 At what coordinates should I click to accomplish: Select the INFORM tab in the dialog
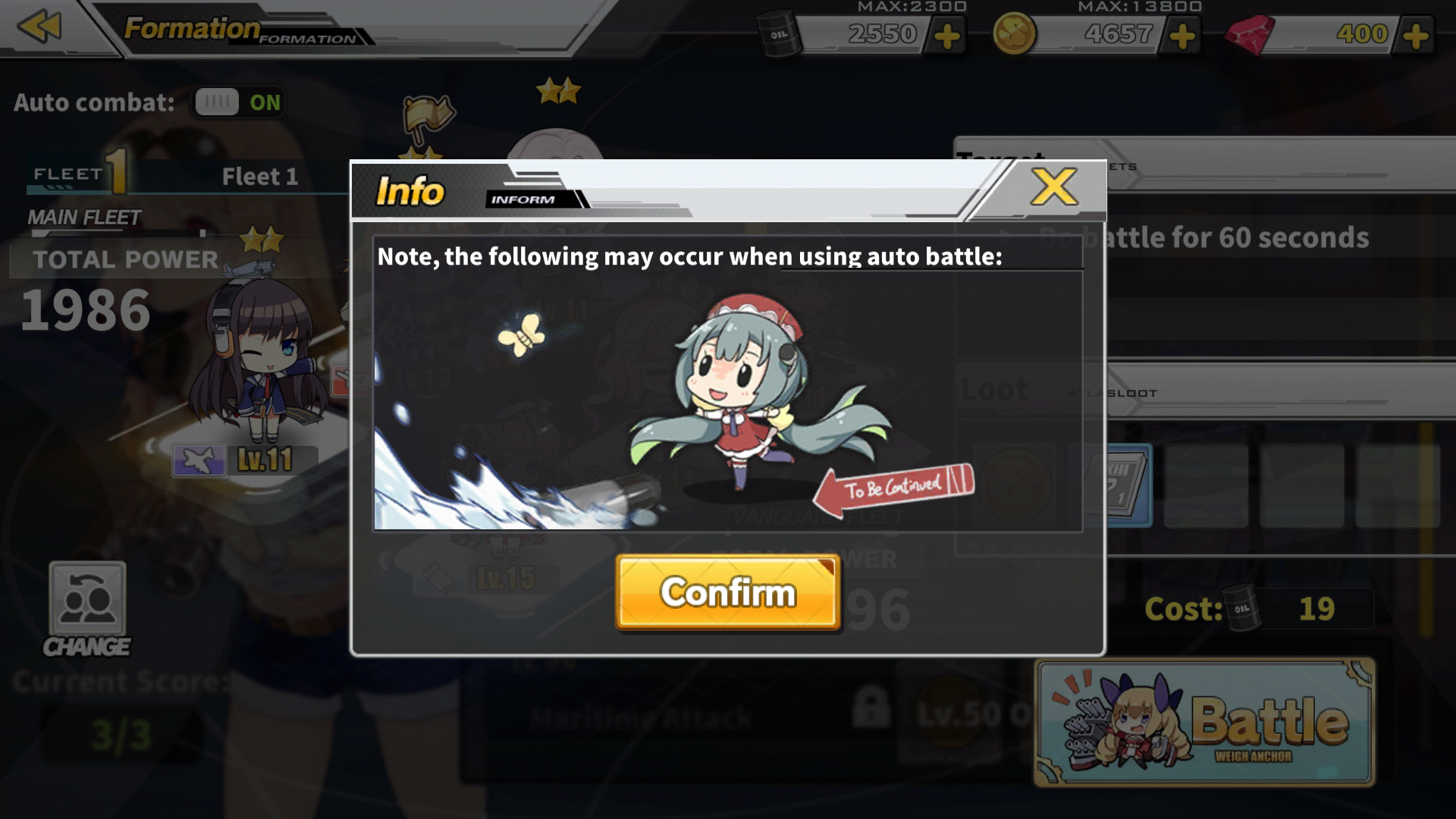(529, 199)
